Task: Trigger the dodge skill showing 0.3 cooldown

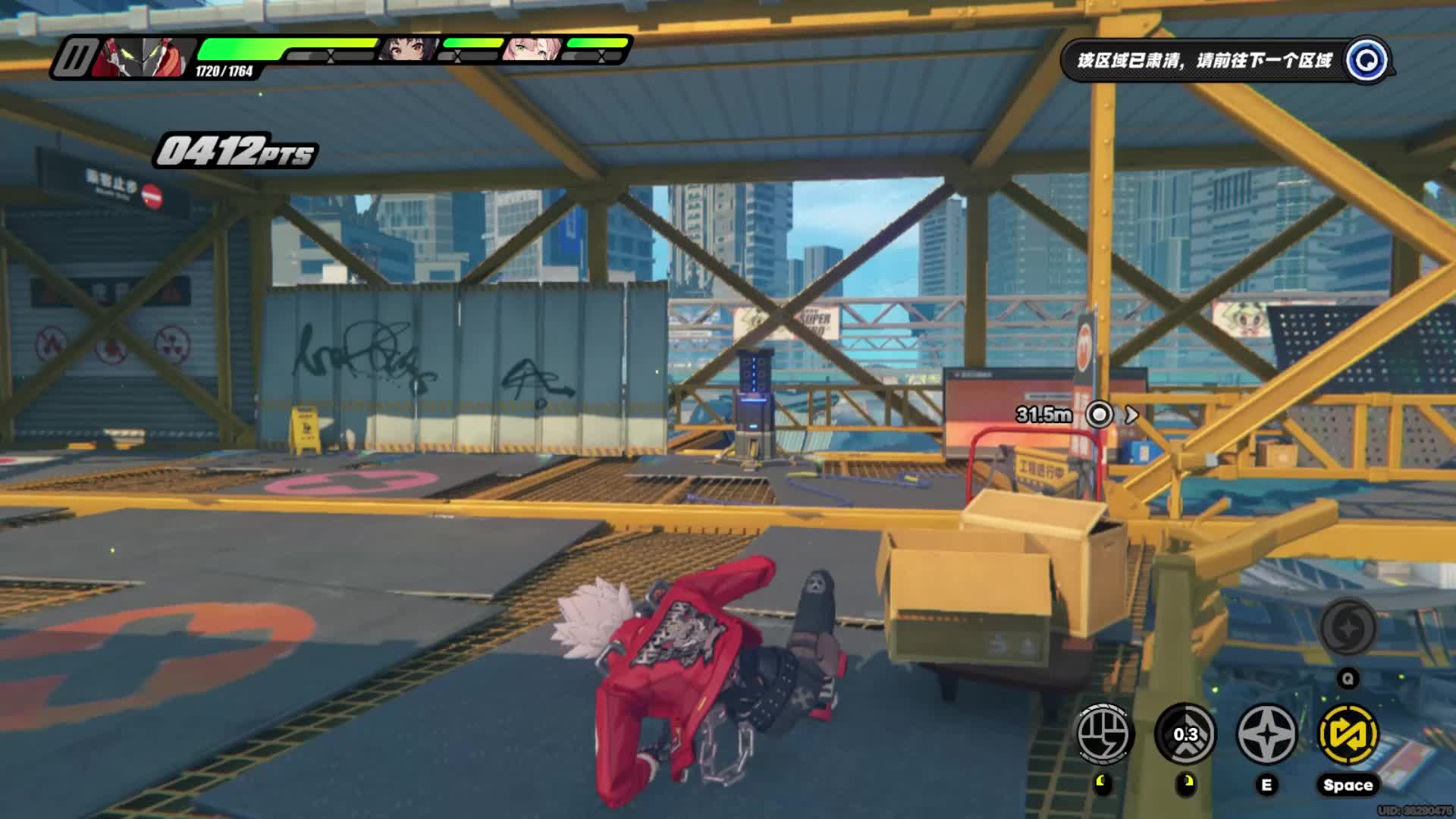Action: point(1186,733)
